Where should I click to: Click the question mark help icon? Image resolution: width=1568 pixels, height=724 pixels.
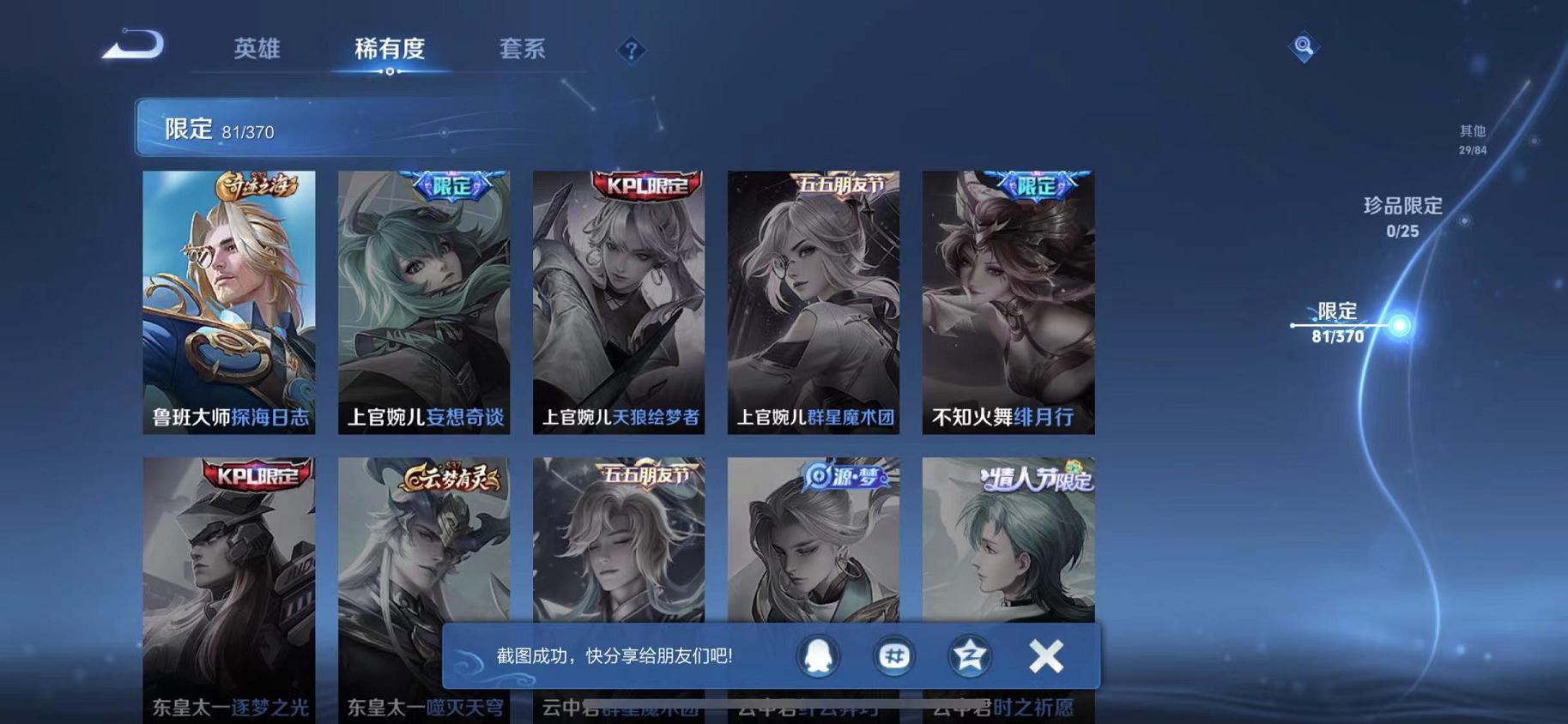[x=632, y=51]
